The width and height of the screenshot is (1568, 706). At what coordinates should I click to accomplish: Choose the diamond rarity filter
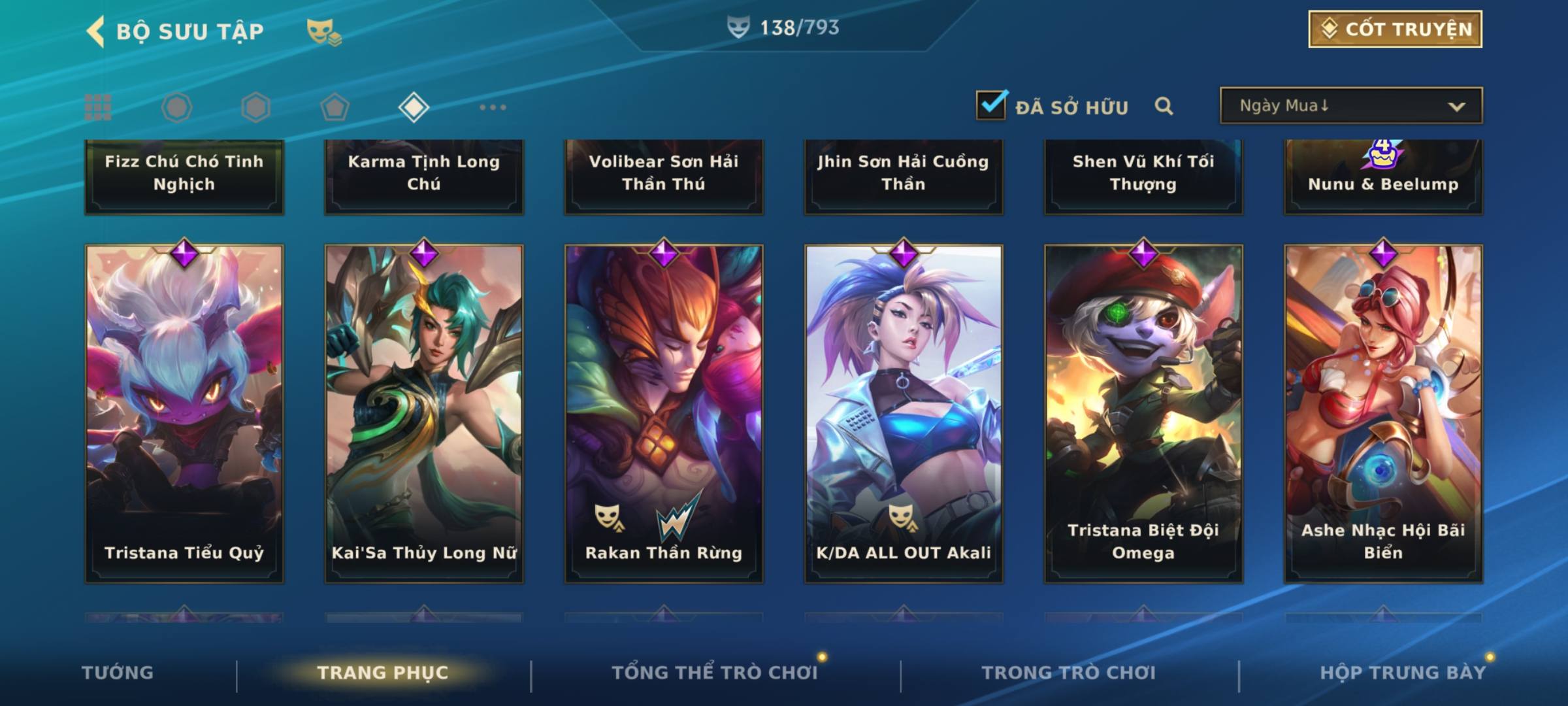coord(414,107)
